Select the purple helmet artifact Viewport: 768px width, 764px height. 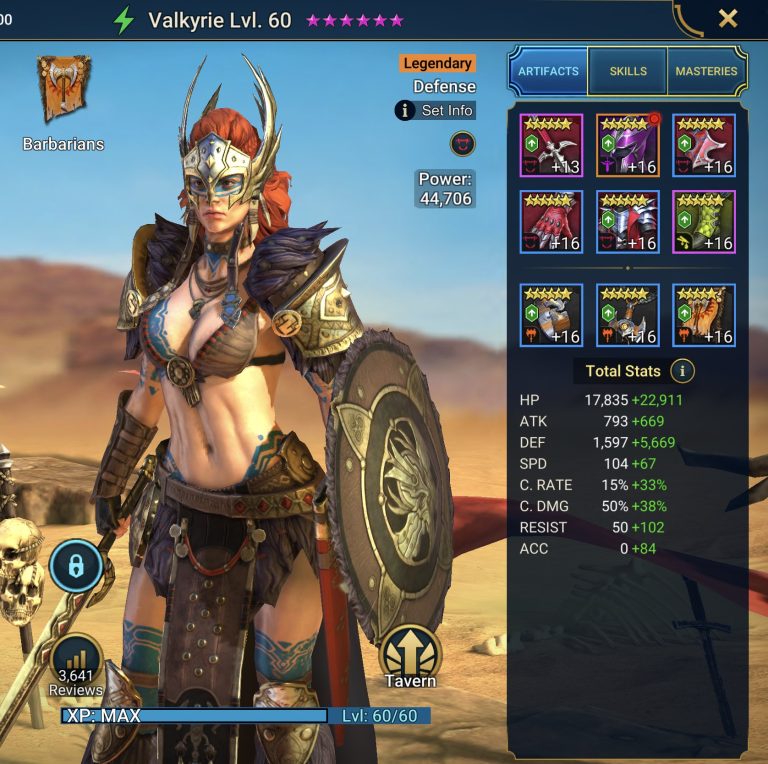click(627, 145)
